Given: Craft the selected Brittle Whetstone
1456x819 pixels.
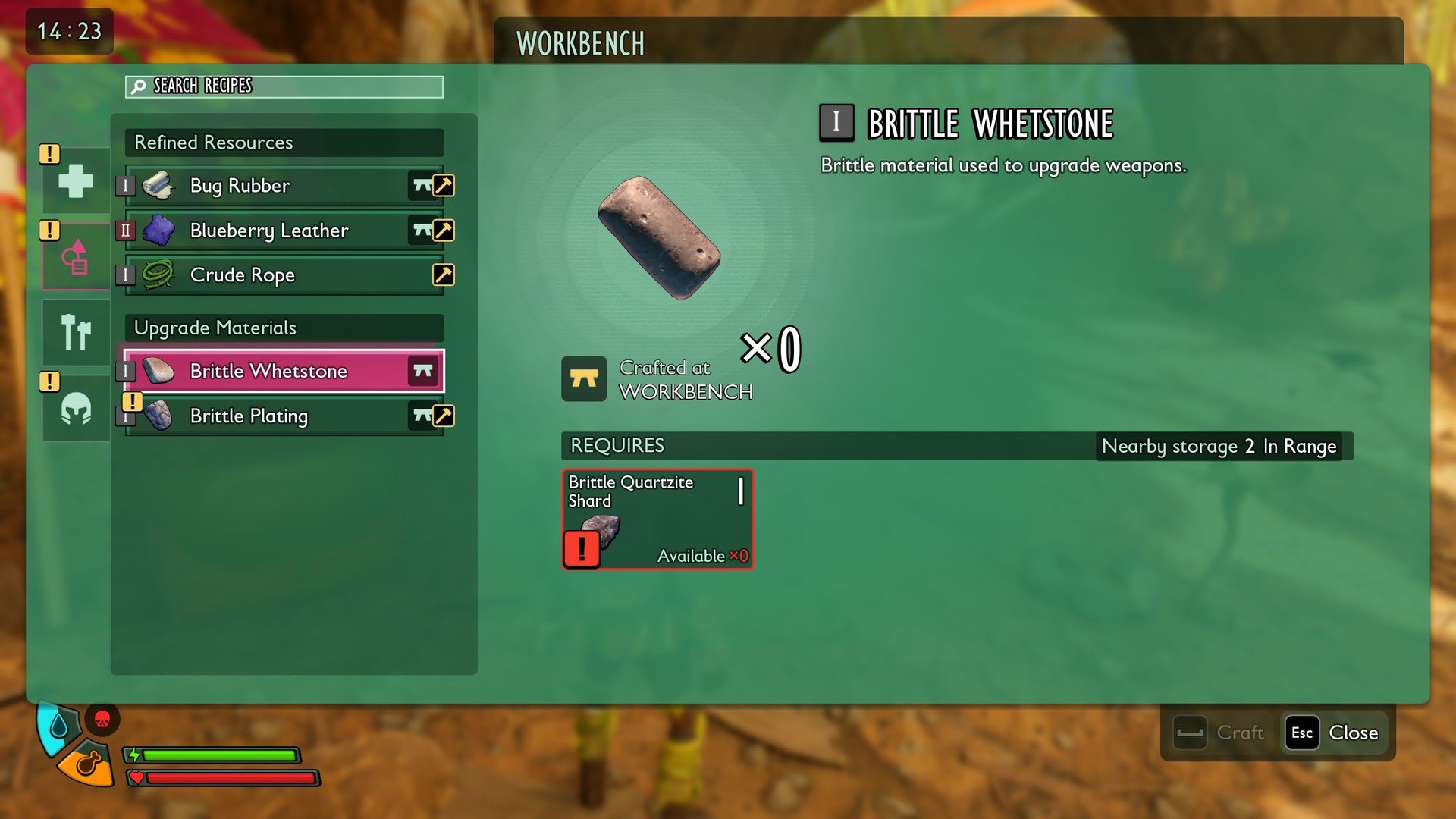Looking at the screenshot, I should (x=1220, y=733).
